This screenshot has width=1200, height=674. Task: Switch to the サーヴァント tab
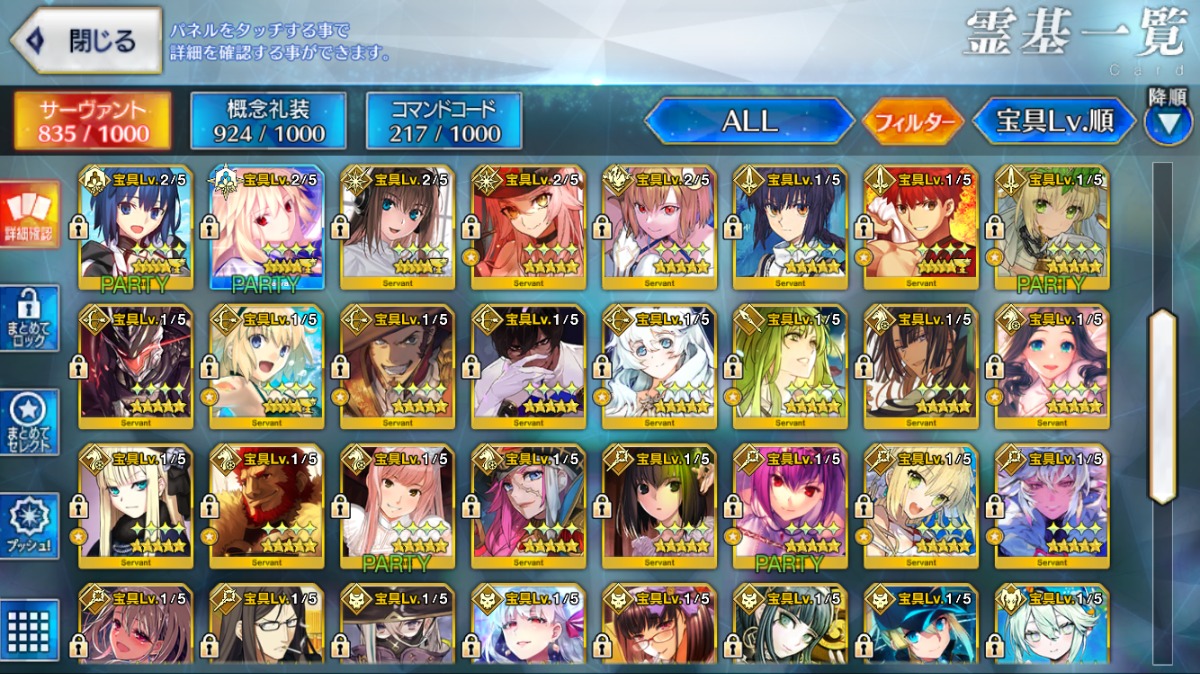[x=92, y=121]
